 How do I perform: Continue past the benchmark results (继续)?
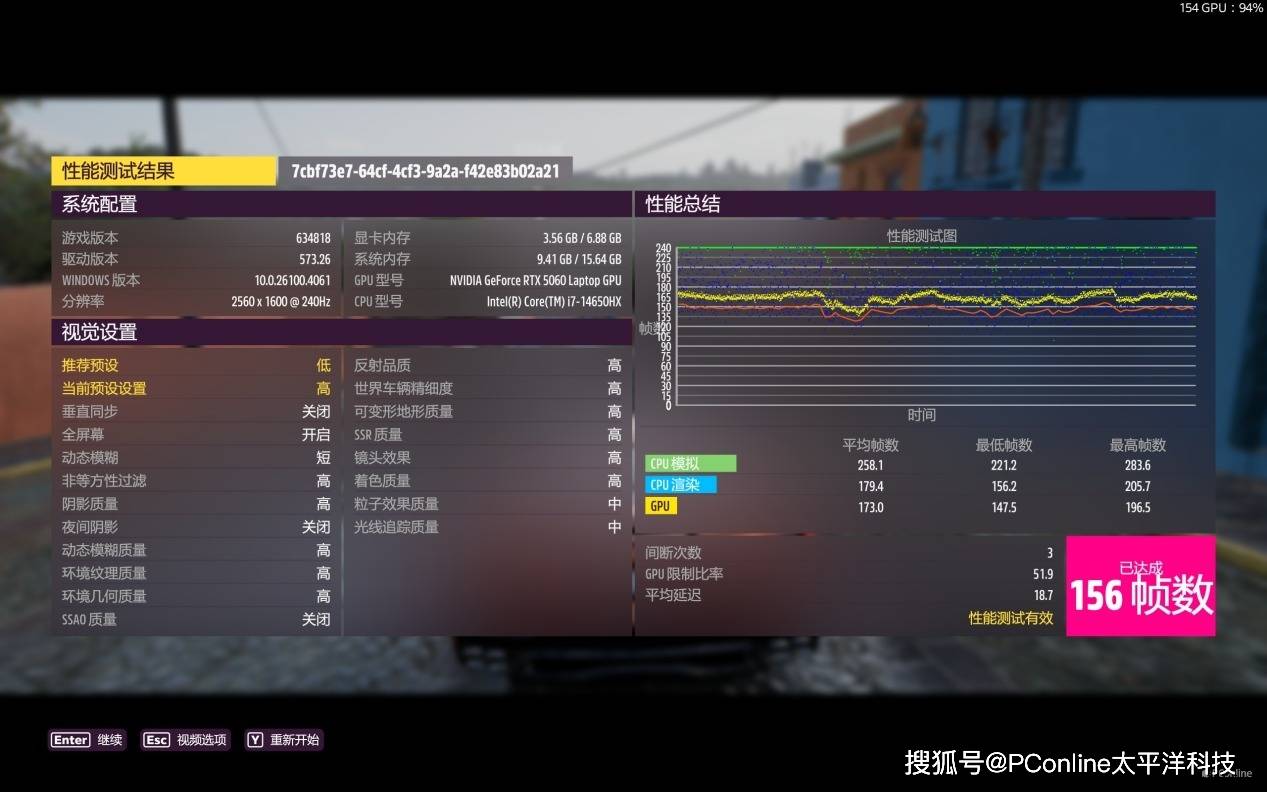pyautogui.click(x=88, y=740)
